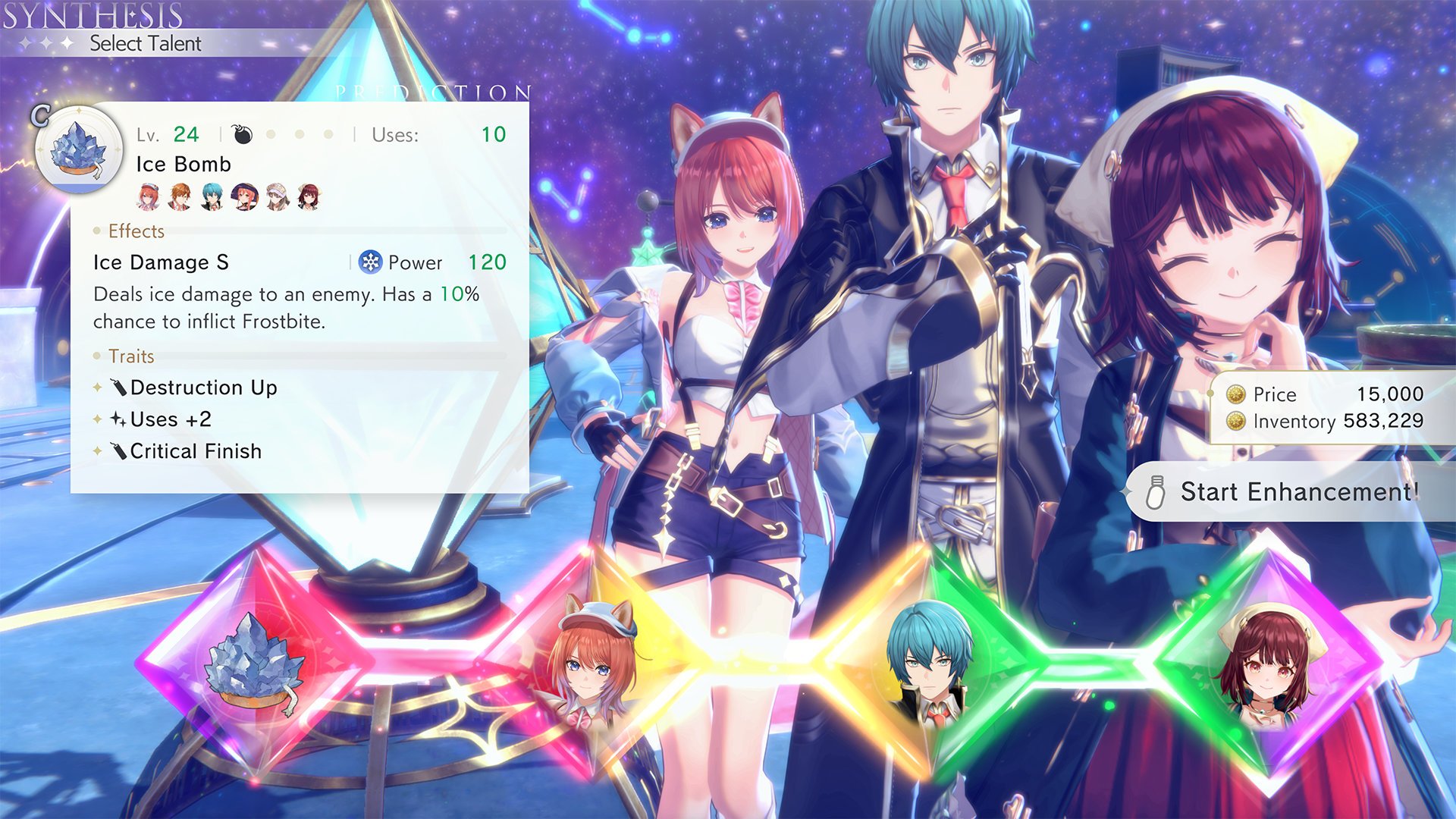Select the sparkle icon beside Uses +2
This screenshot has width=1456, height=819.
click(x=119, y=419)
